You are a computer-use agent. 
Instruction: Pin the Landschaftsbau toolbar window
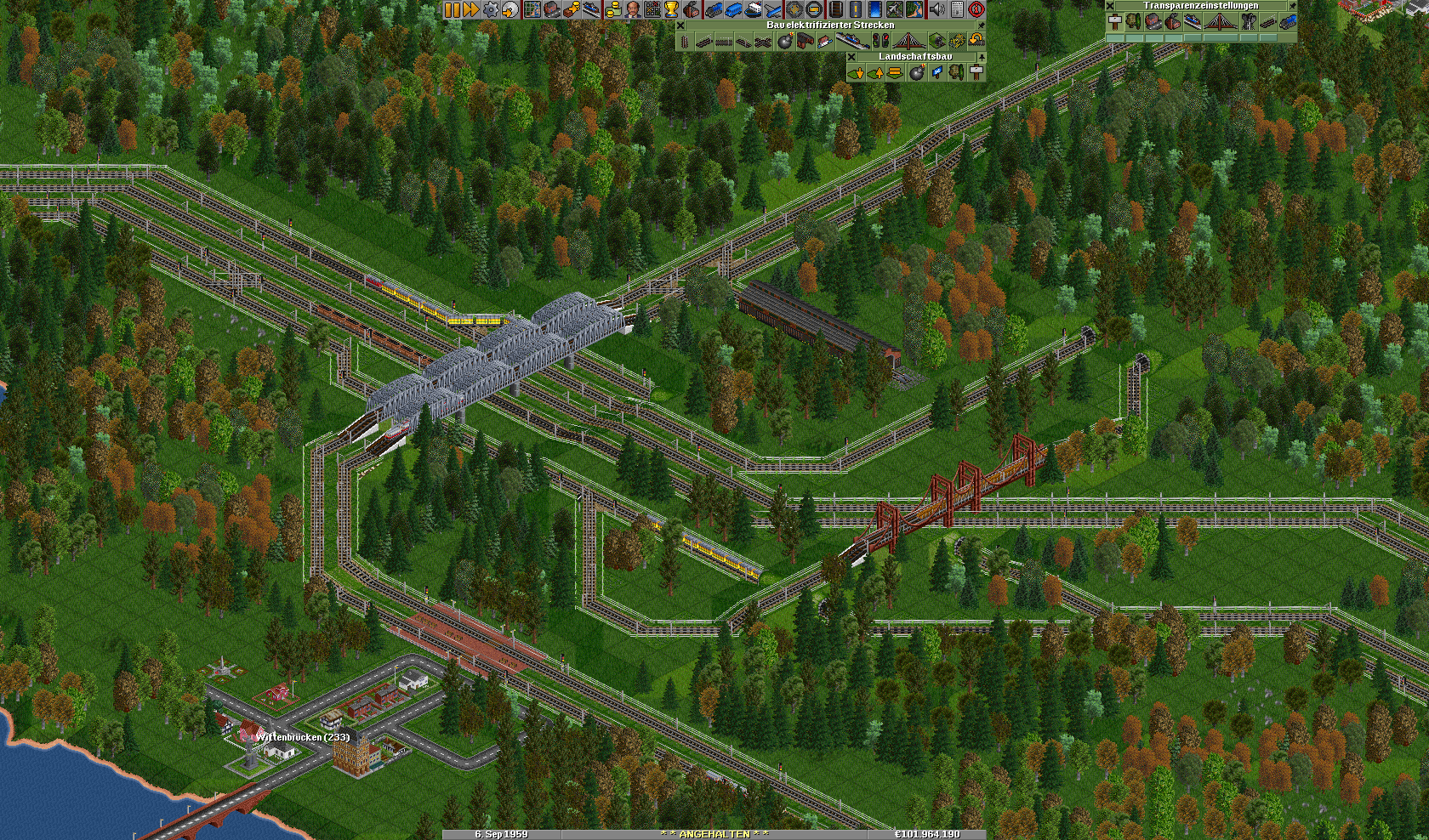[981, 57]
